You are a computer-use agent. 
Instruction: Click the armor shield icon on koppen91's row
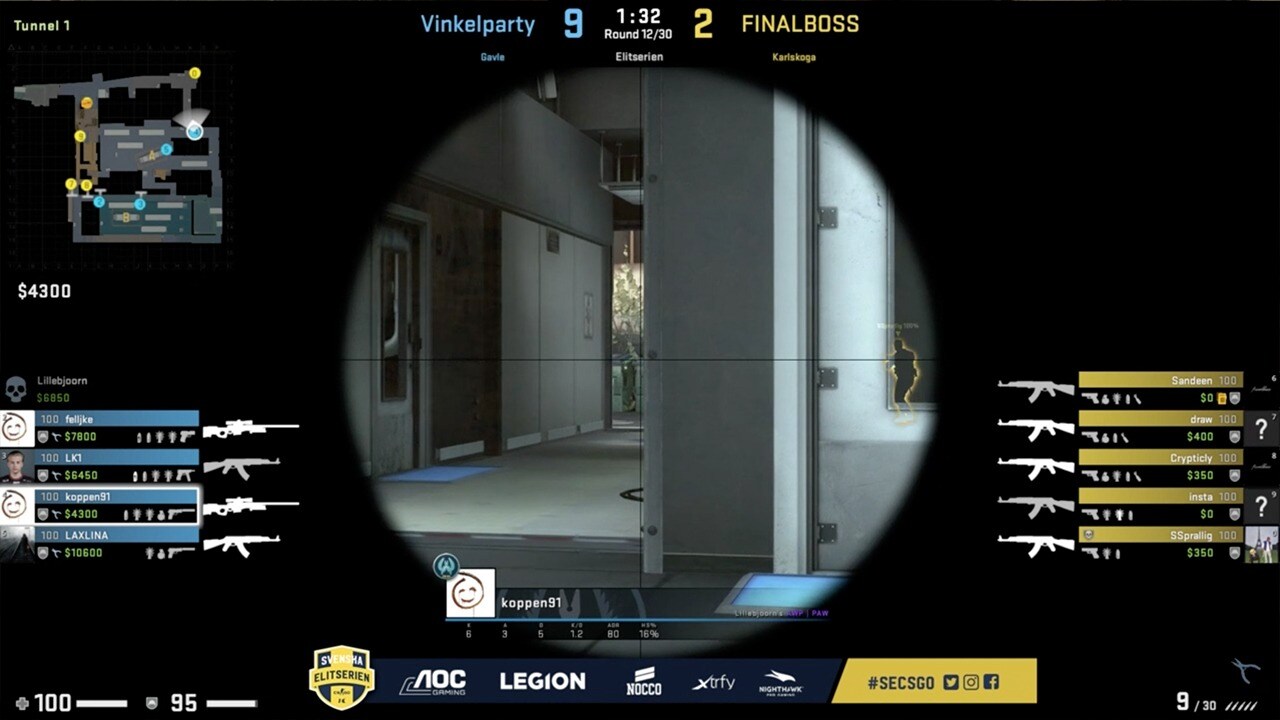tap(42, 514)
